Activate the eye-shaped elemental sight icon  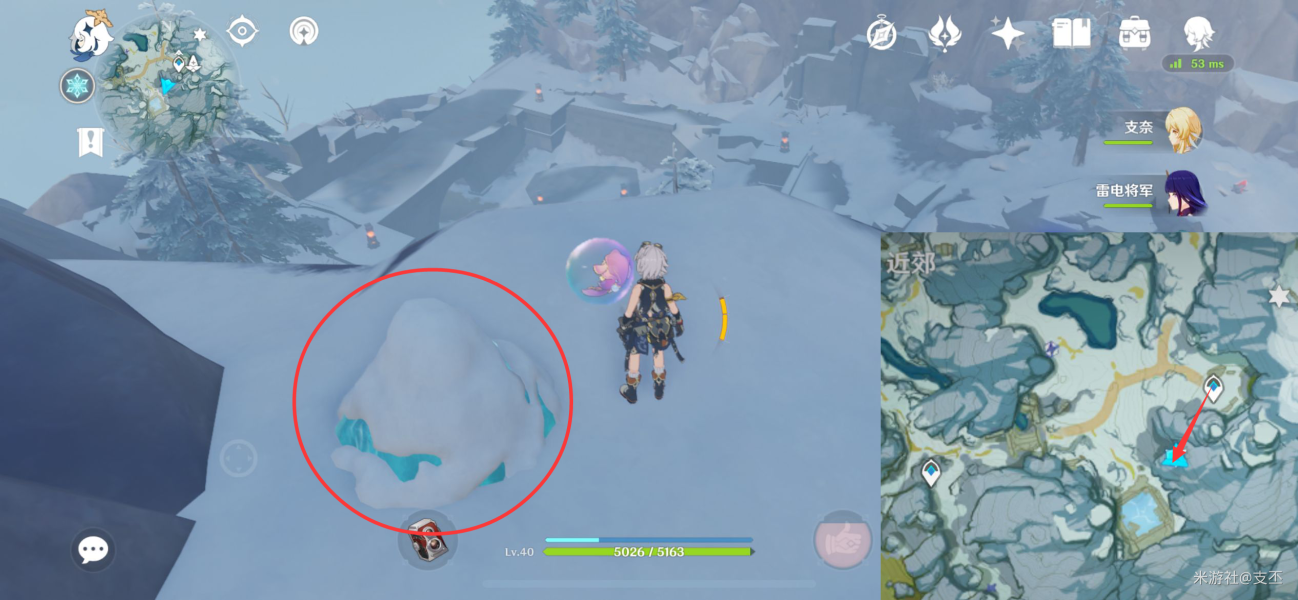point(242,31)
